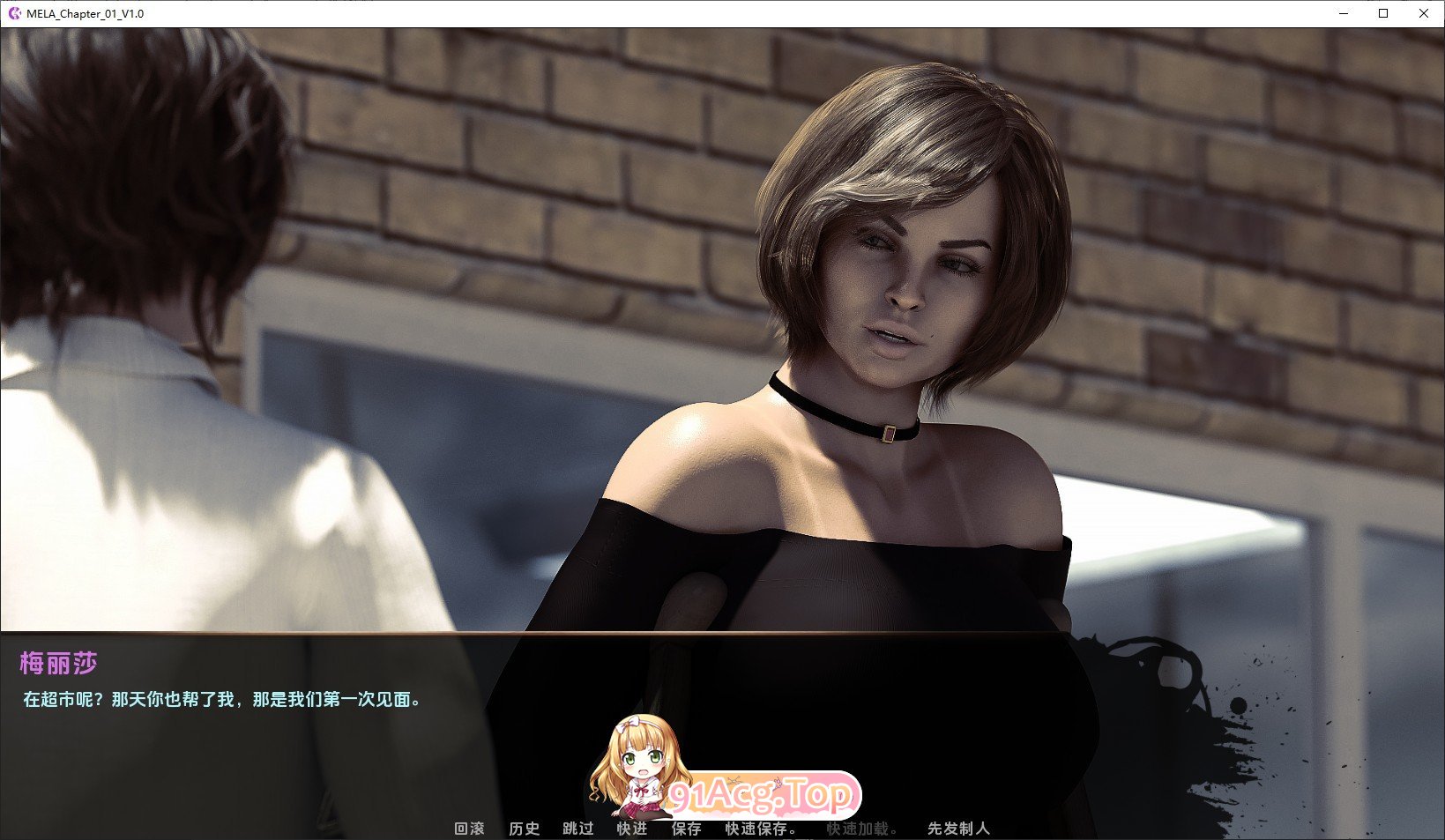
Task: Click the title bar text MELA_Chapter_01_V1.0
Action: click(85, 13)
